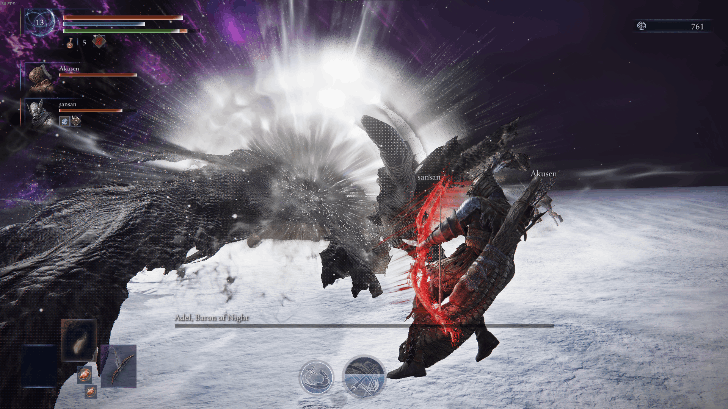Select the flask icon beside the number 5
This screenshot has width=728, height=409.
(x=69, y=43)
